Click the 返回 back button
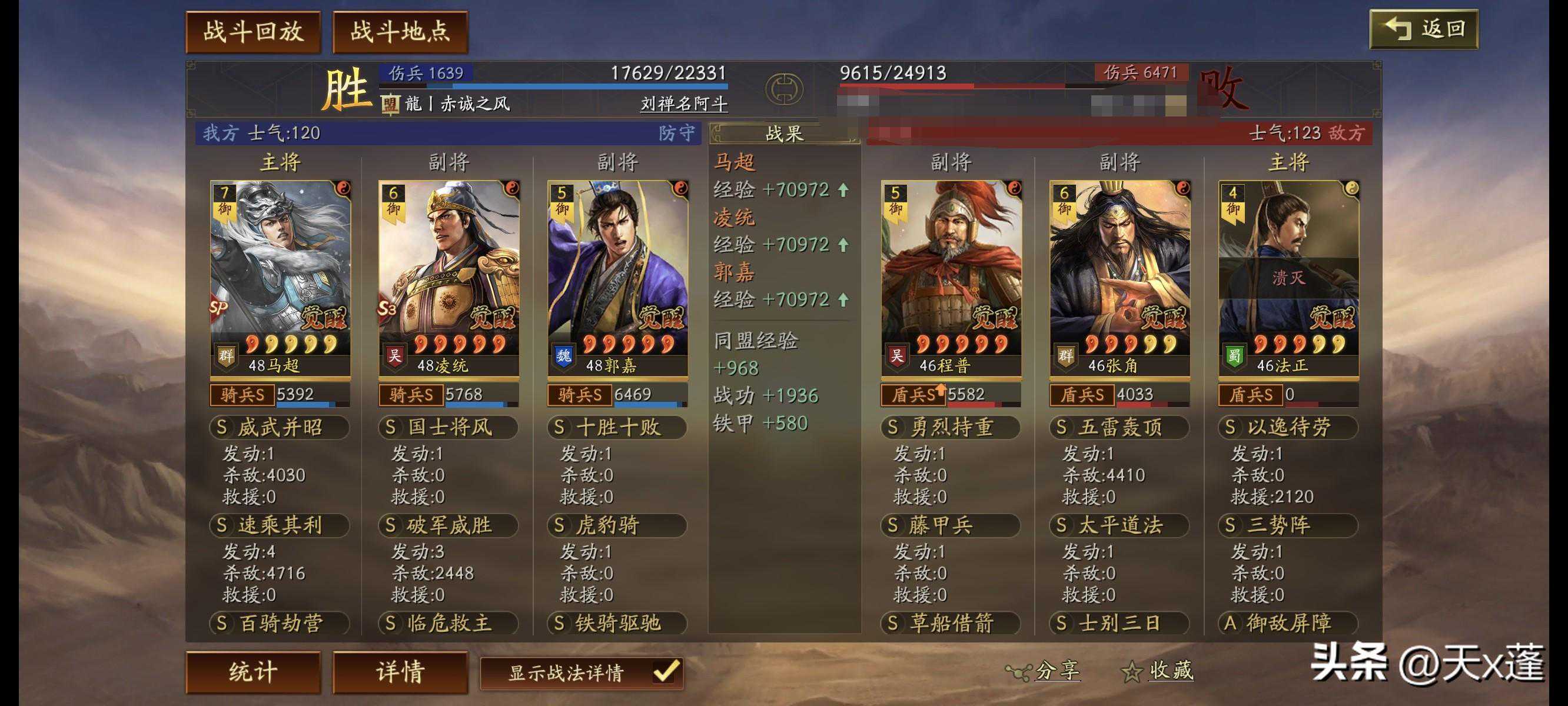 1423,29
